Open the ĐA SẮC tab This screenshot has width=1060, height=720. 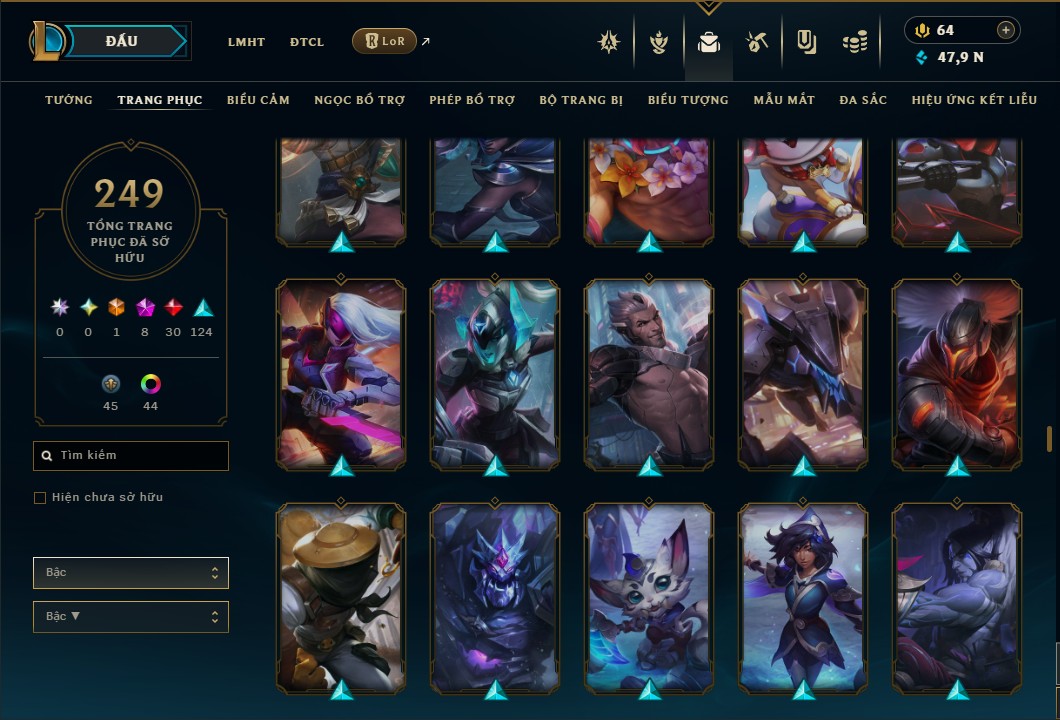pyautogui.click(x=863, y=100)
